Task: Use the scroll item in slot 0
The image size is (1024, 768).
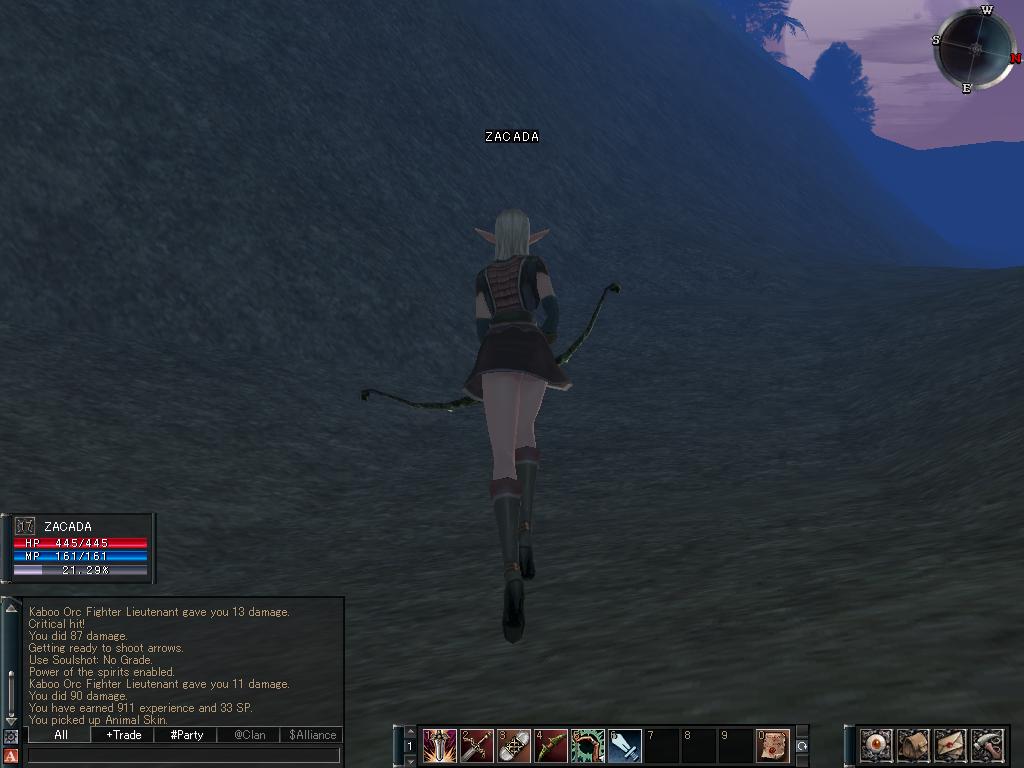Action: [x=772, y=745]
